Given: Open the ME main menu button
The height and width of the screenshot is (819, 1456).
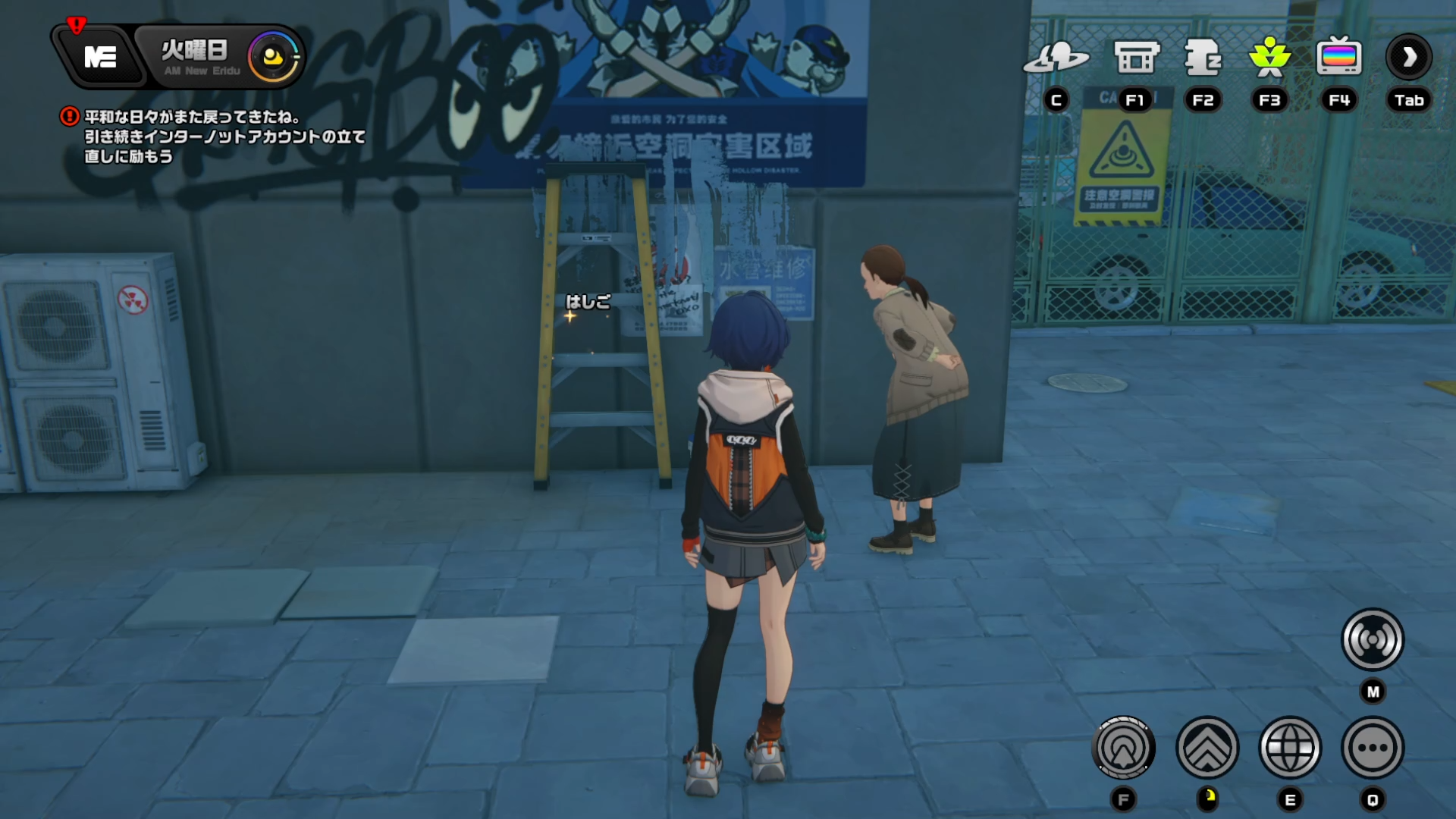Looking at the screenshot, I should pos(99,57).
